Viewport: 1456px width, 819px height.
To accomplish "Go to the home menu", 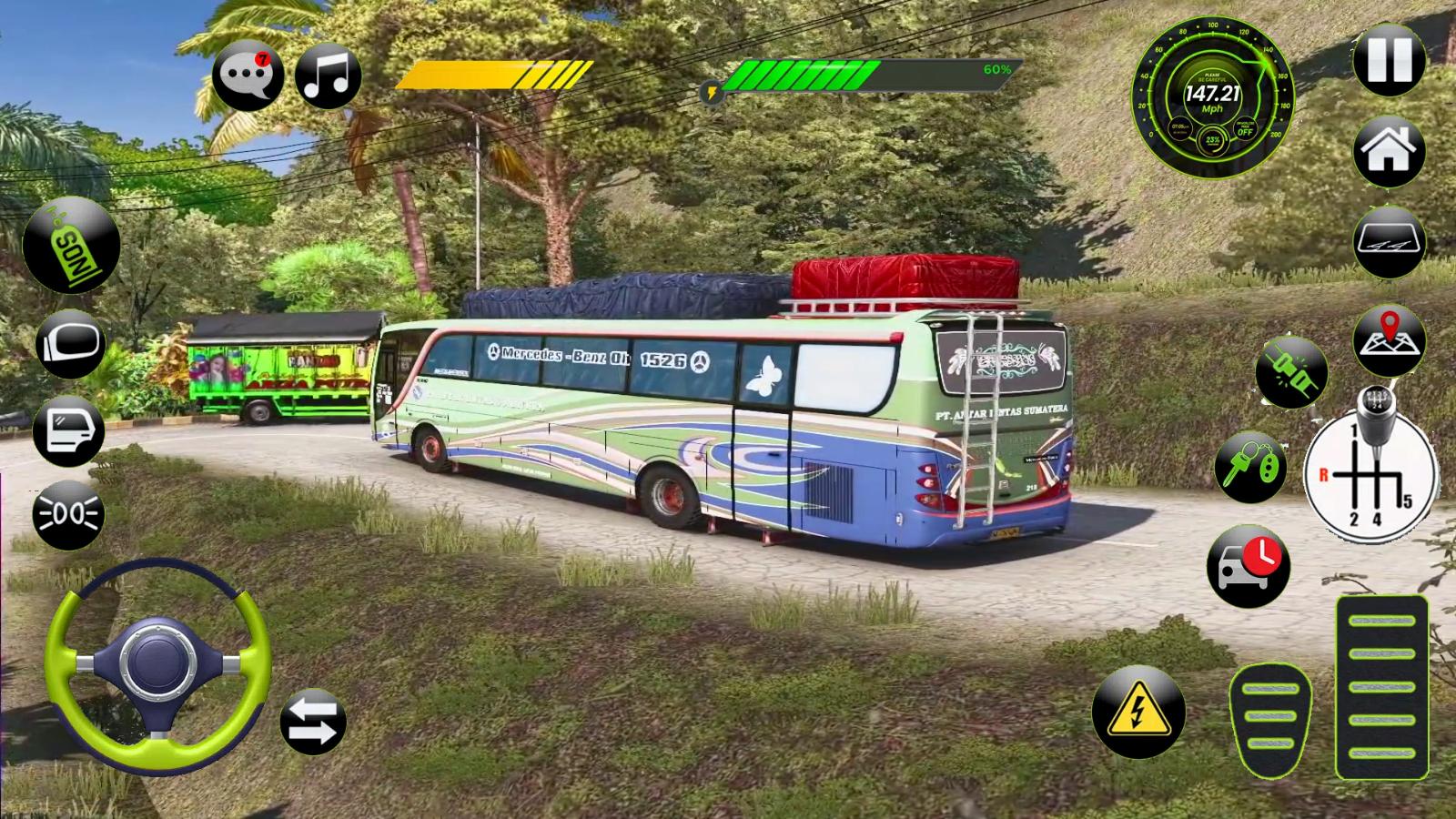I will 1389,151.
